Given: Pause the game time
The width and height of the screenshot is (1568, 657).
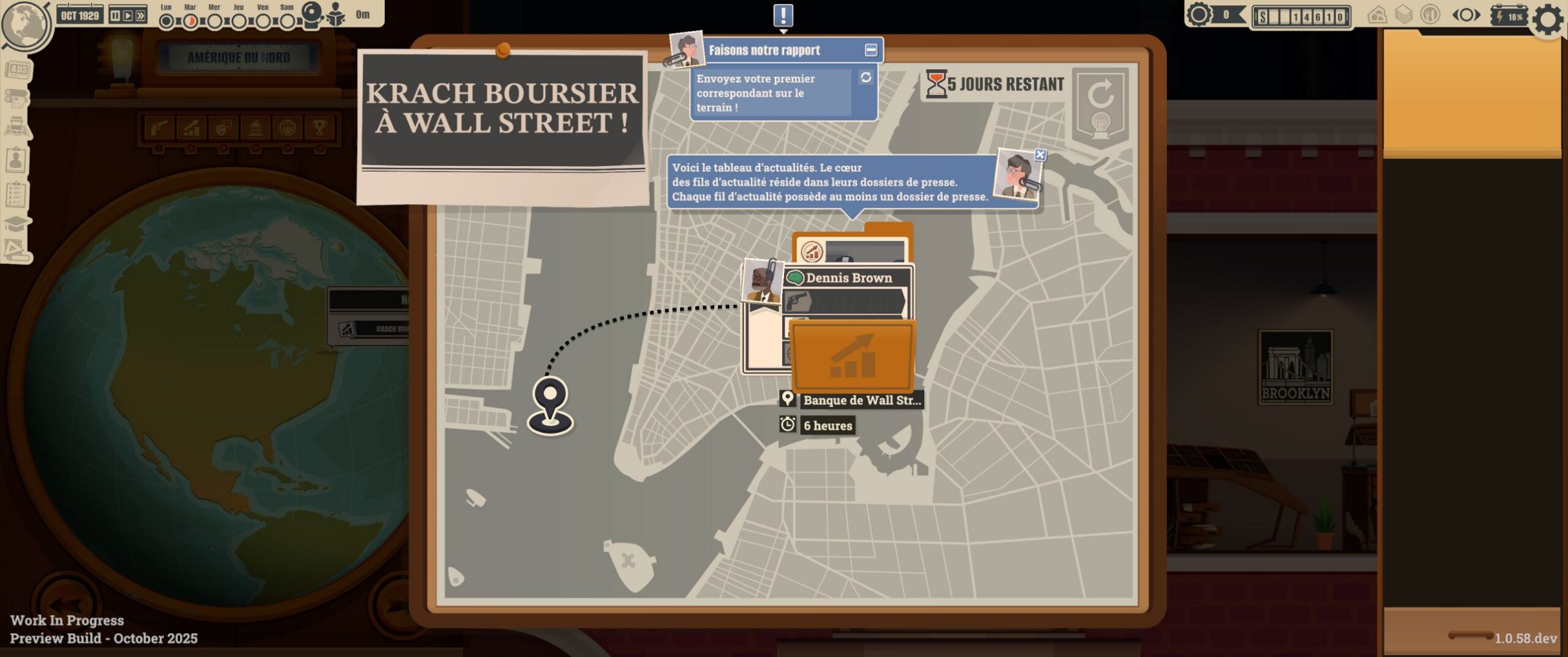Looking at the screenshot, I should tap(115, 15).
